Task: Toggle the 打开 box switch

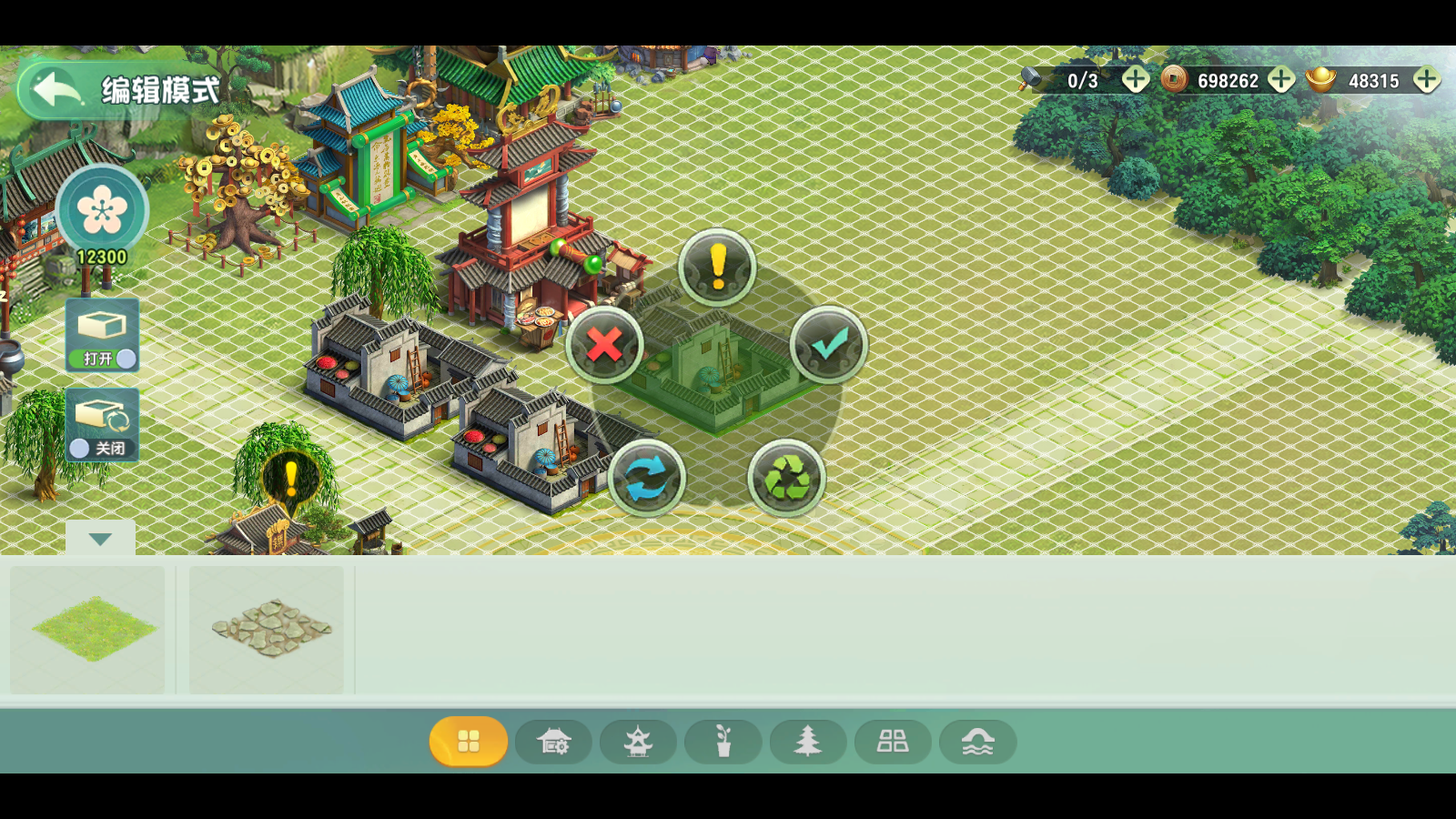Action: (103, 335)
